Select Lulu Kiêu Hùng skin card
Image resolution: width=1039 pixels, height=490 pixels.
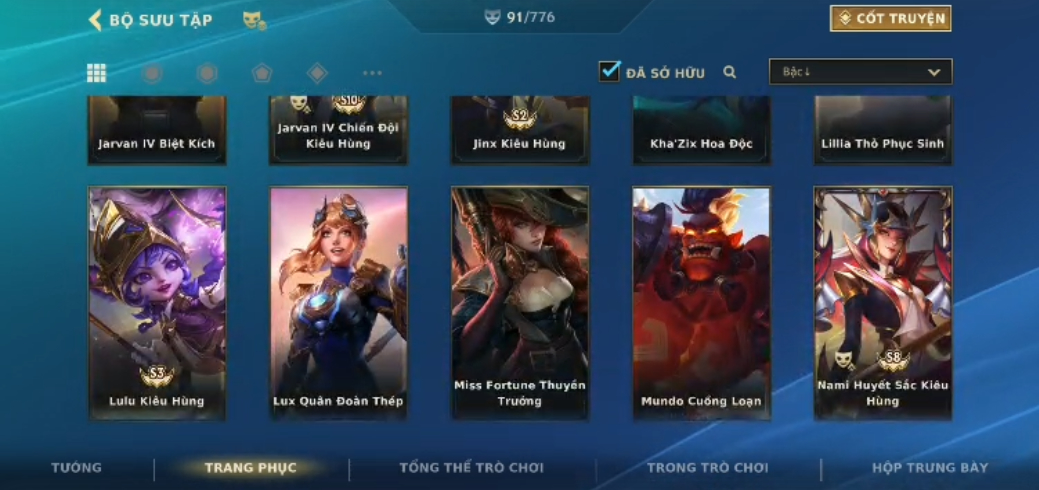point(157,302)
